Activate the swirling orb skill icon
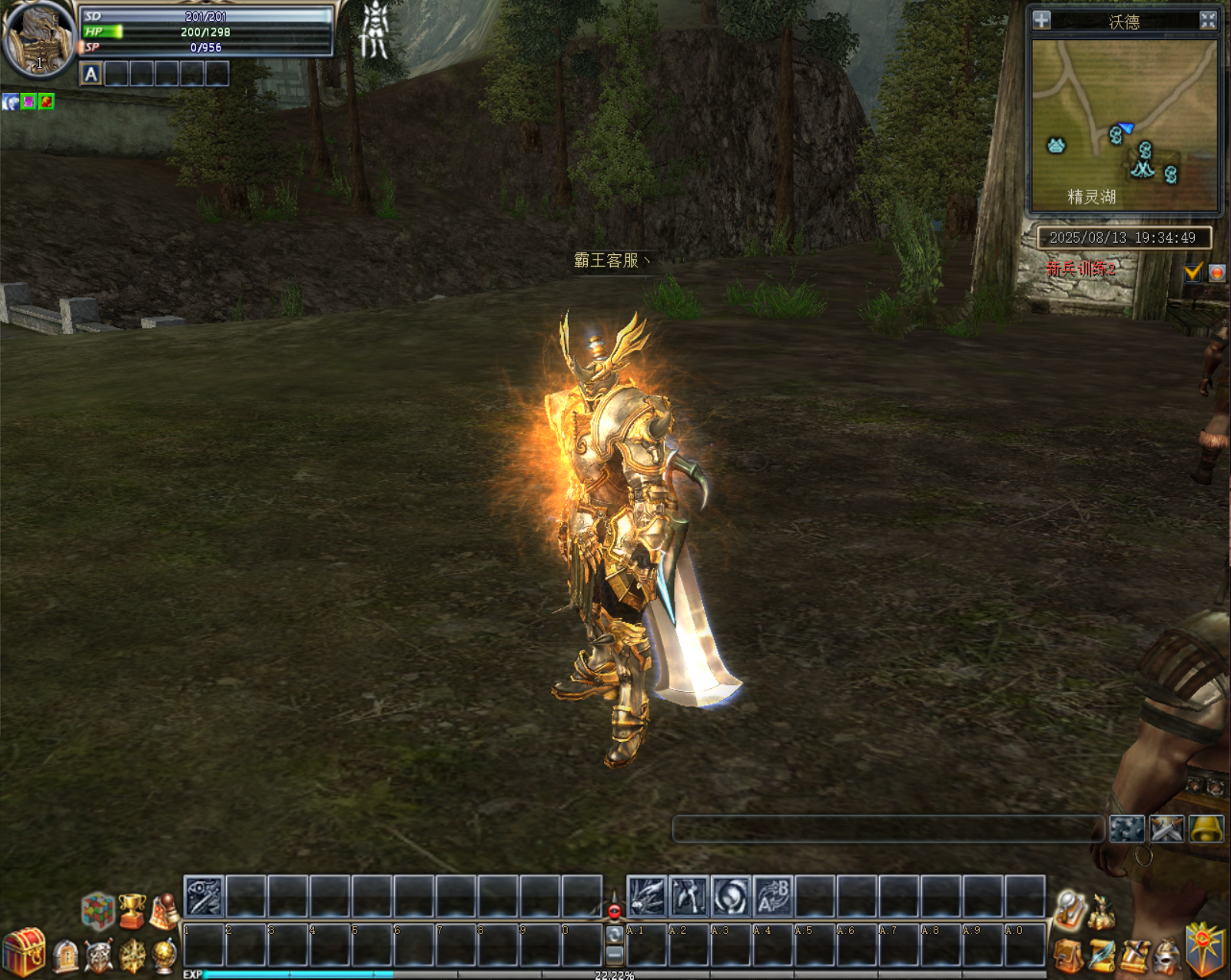The height and width of the screenshot is (980, 1231). 730,896
